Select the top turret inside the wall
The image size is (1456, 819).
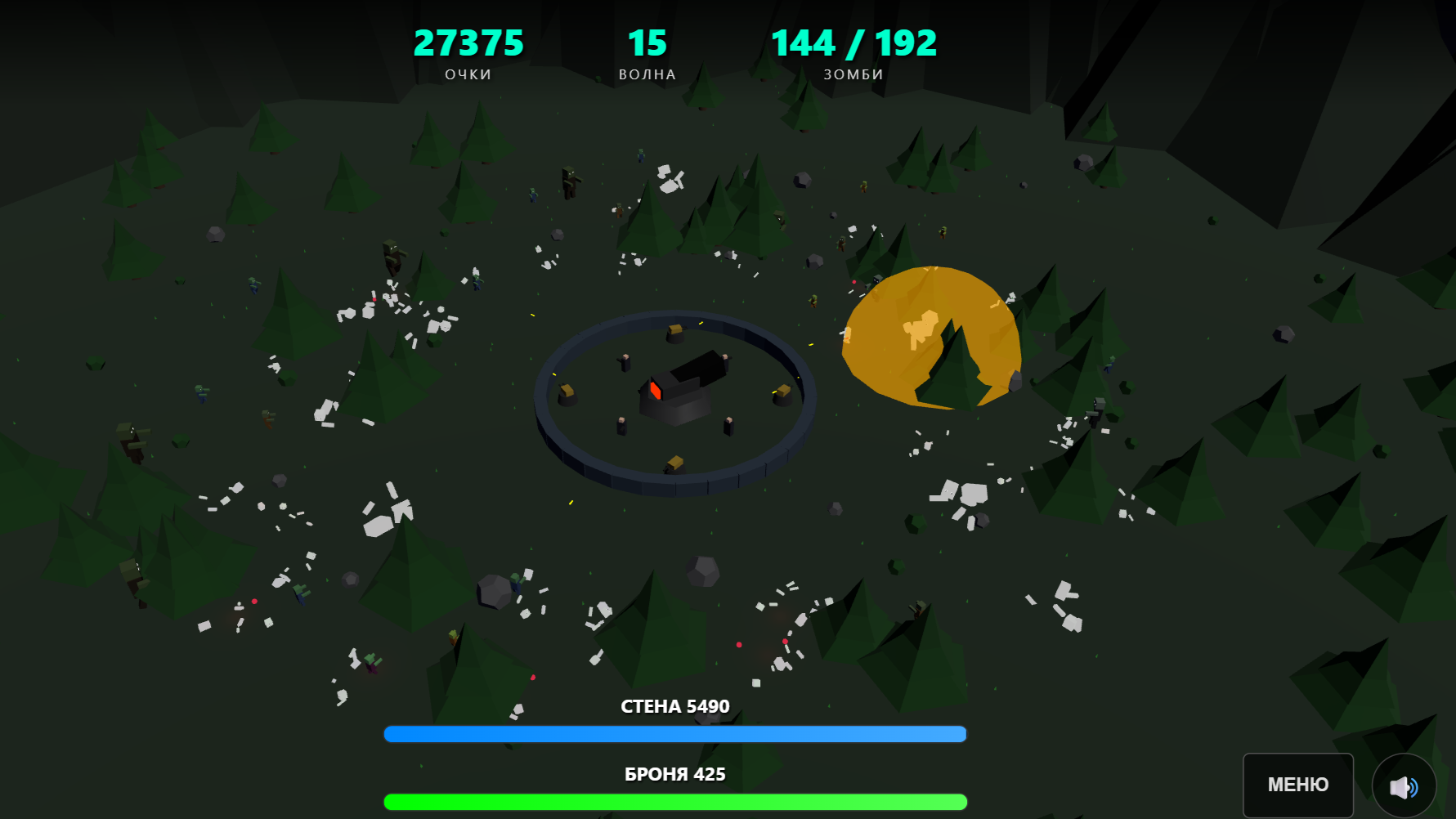click(674, 332)
